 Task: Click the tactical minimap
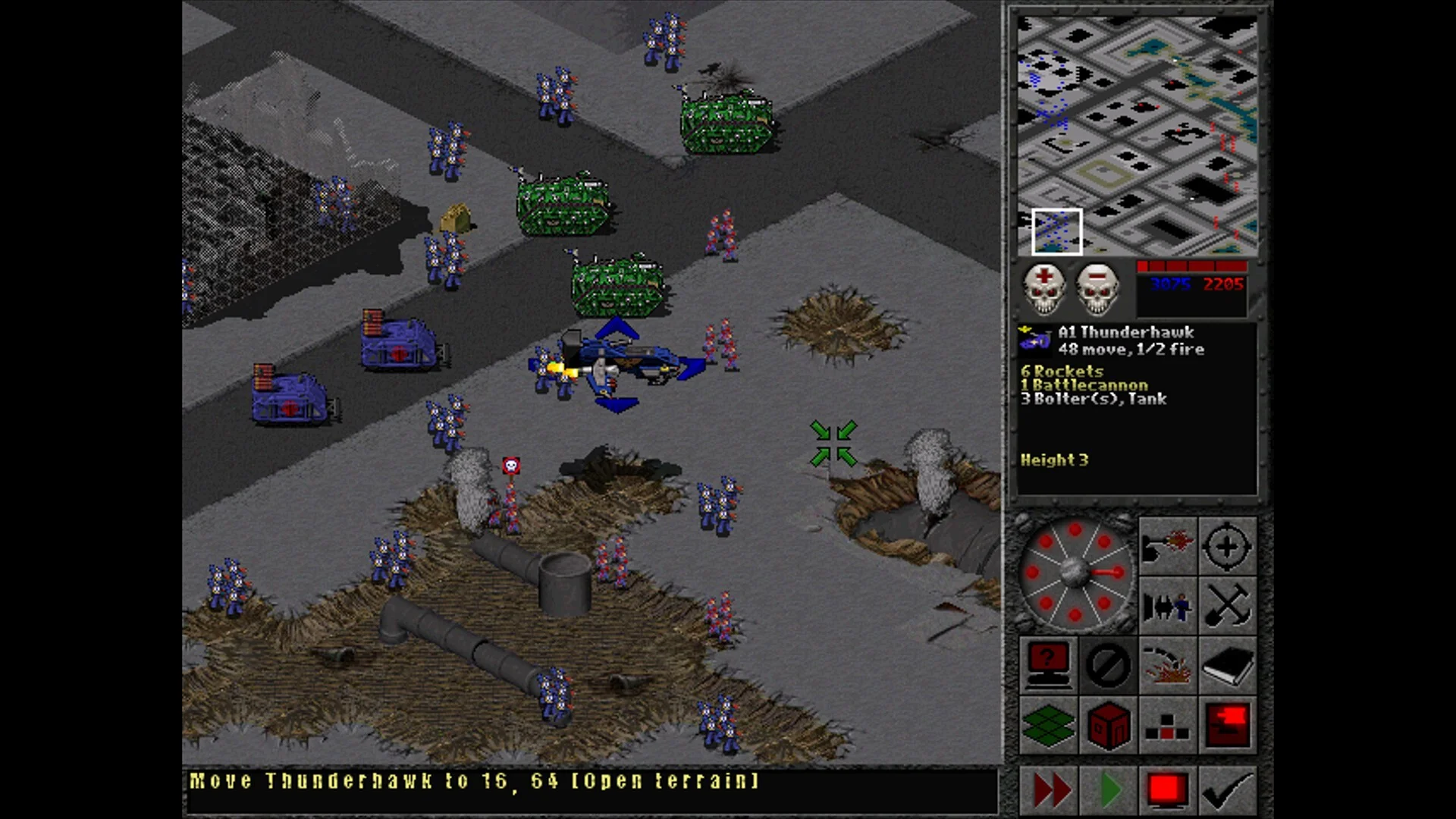(x=1136, y=135)
